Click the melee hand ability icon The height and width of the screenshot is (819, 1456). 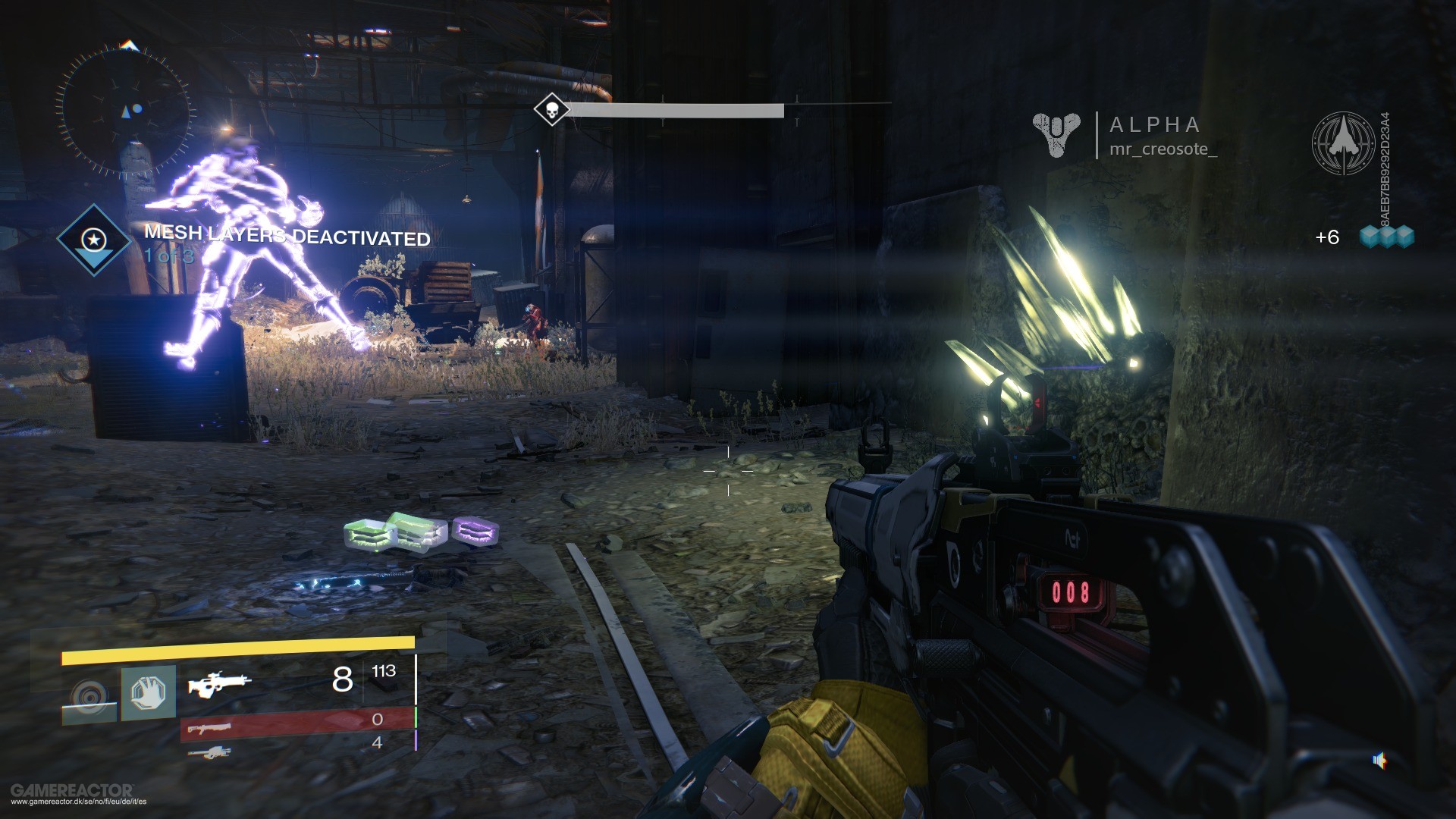(x=150, y=692)
